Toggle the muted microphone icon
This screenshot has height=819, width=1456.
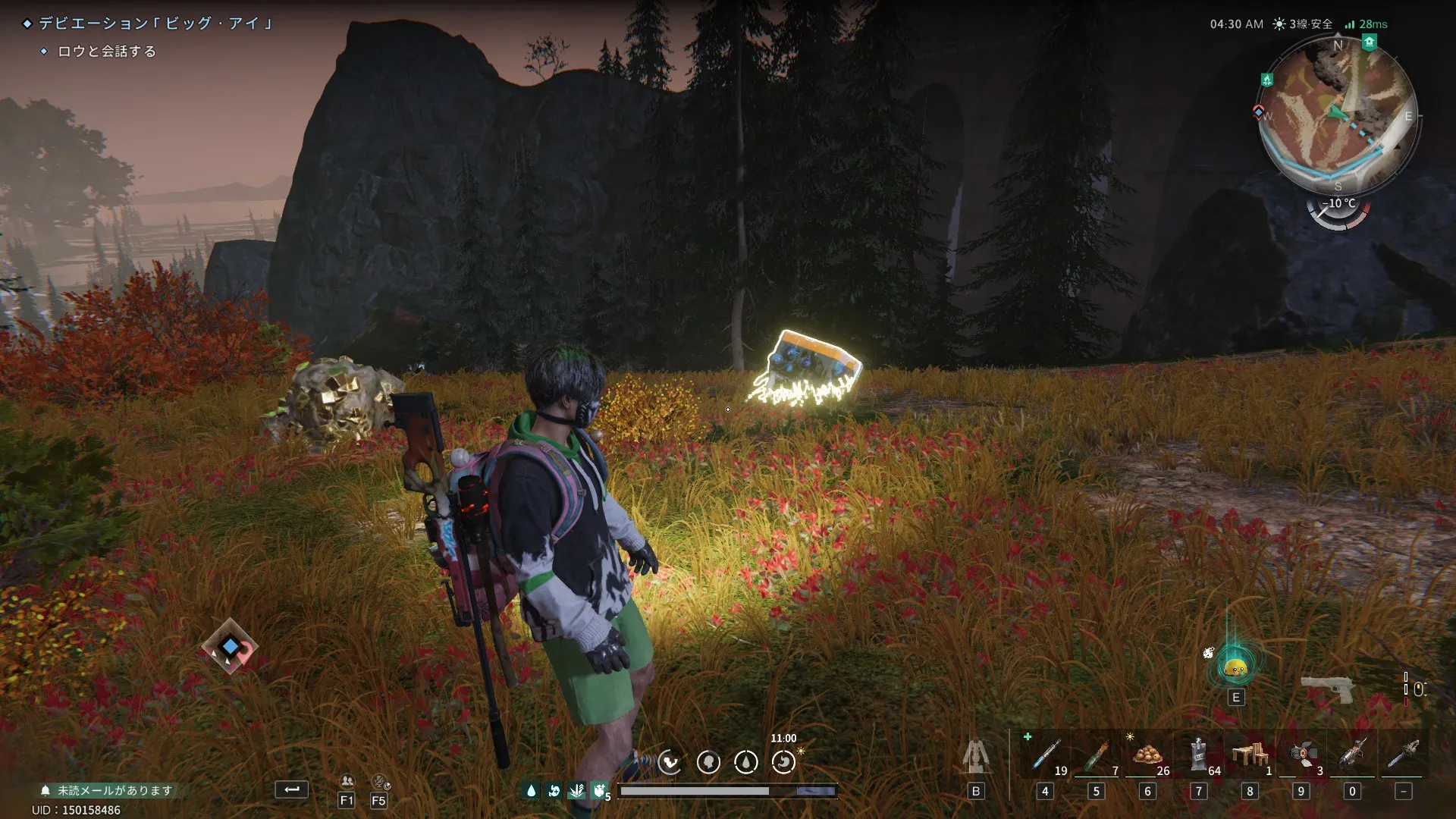[x=379, y=781]
